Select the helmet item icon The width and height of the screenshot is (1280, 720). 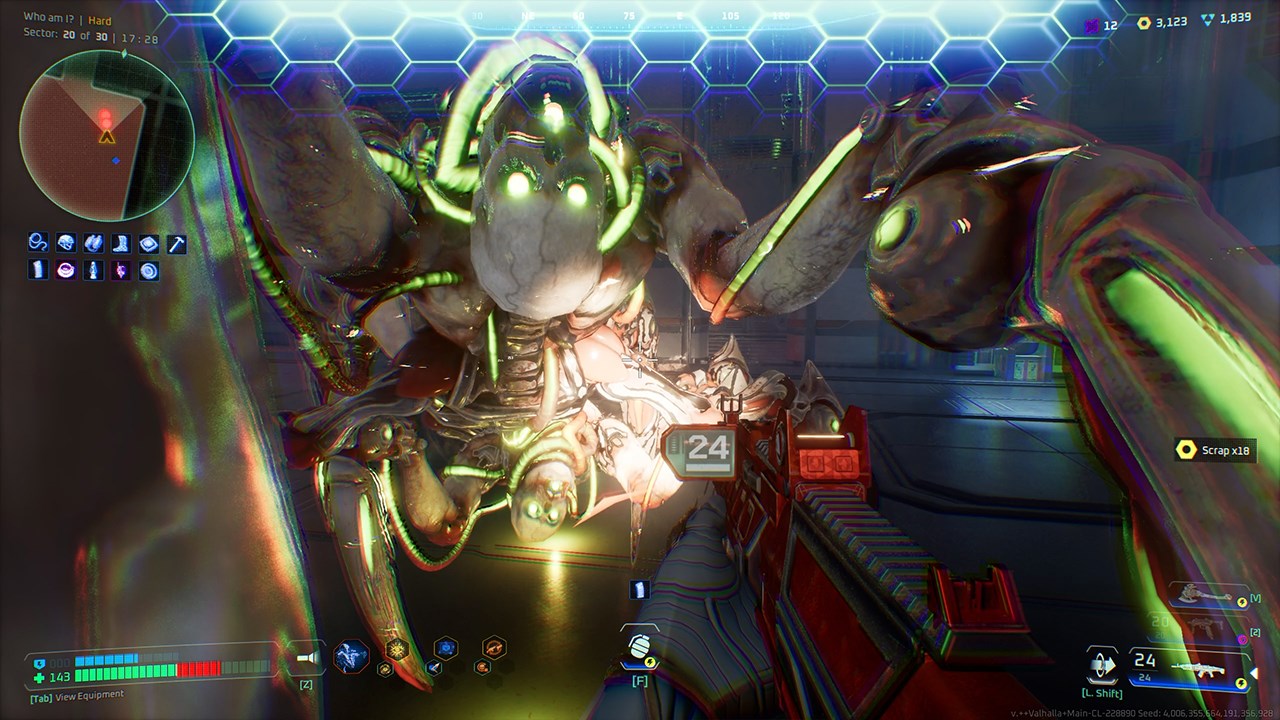tap(66, 242)
